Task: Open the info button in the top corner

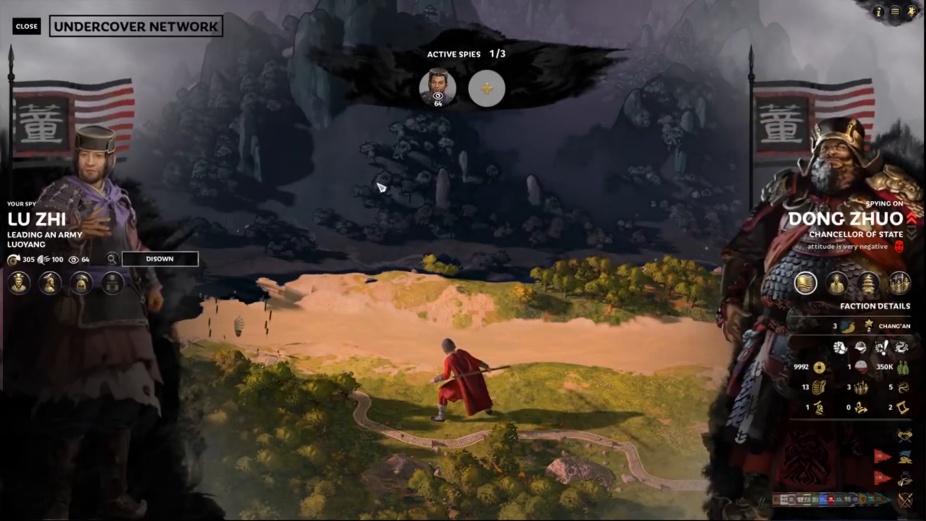Action: click(x=879, y=12)
